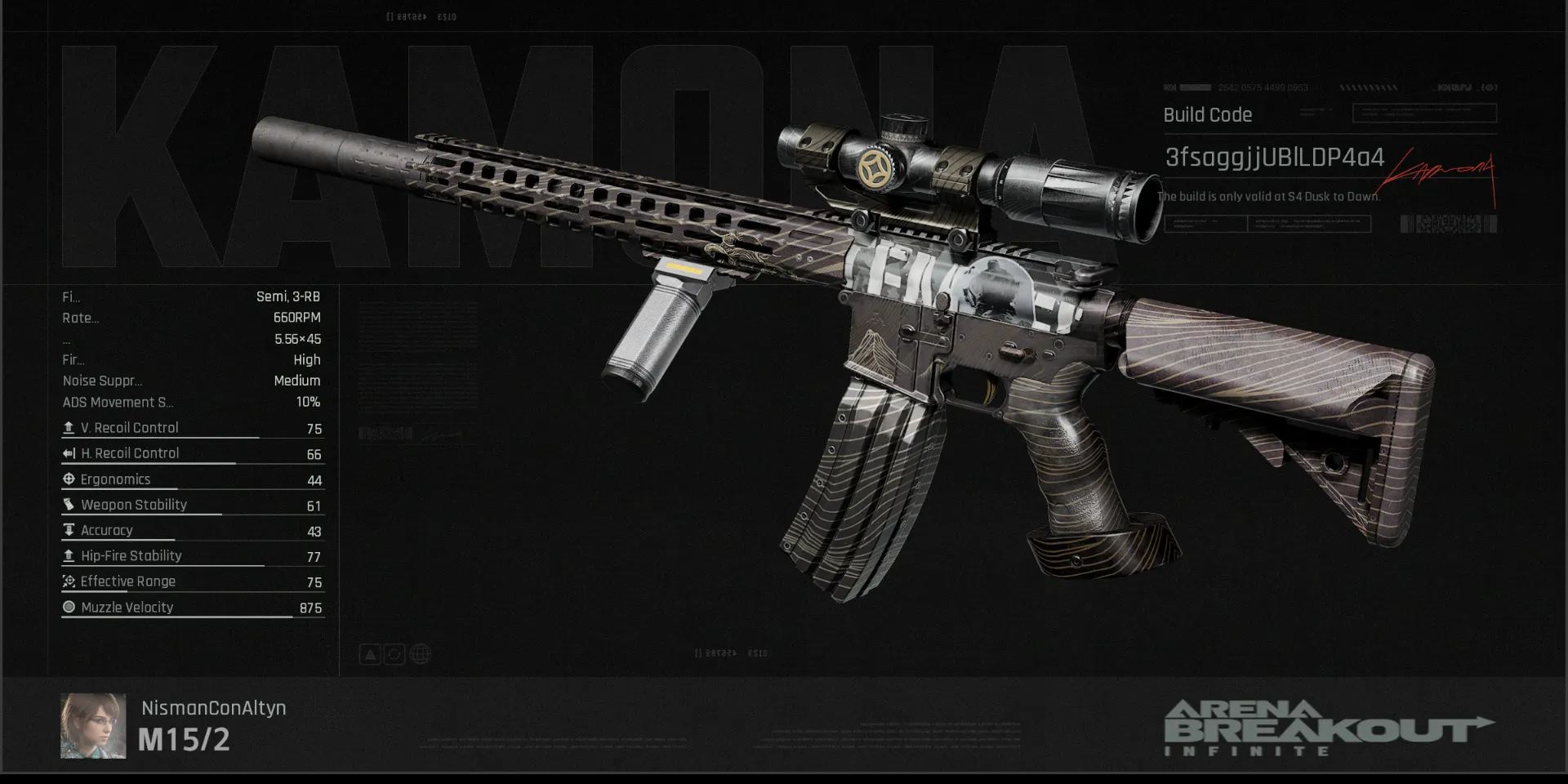The image size is (1568, 784).
Task: Click the Weapon Stability icon
Action: (69, 504)
